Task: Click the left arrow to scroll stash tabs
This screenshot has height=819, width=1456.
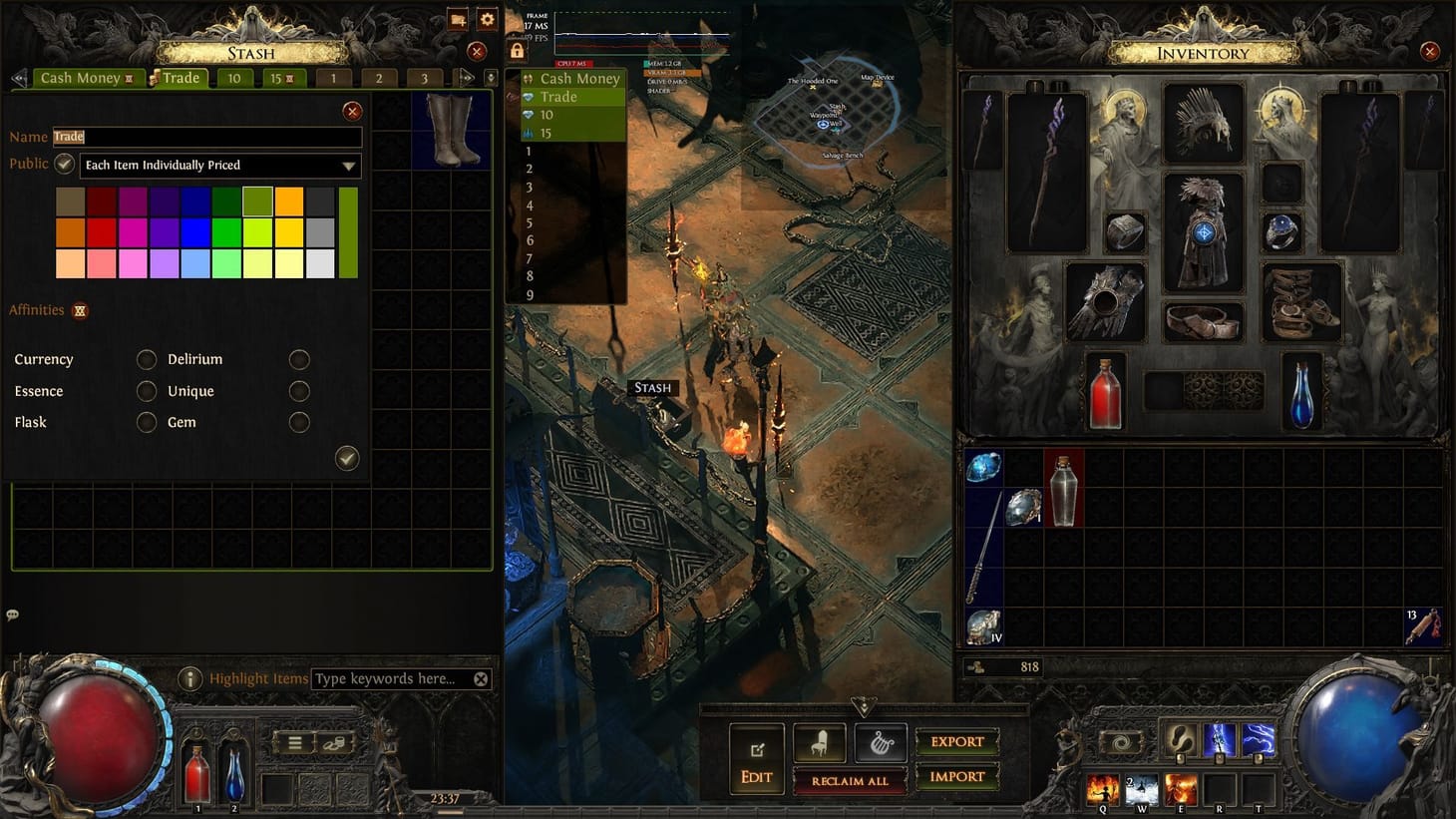Action: pyautogui.click(x=18, y=77)
